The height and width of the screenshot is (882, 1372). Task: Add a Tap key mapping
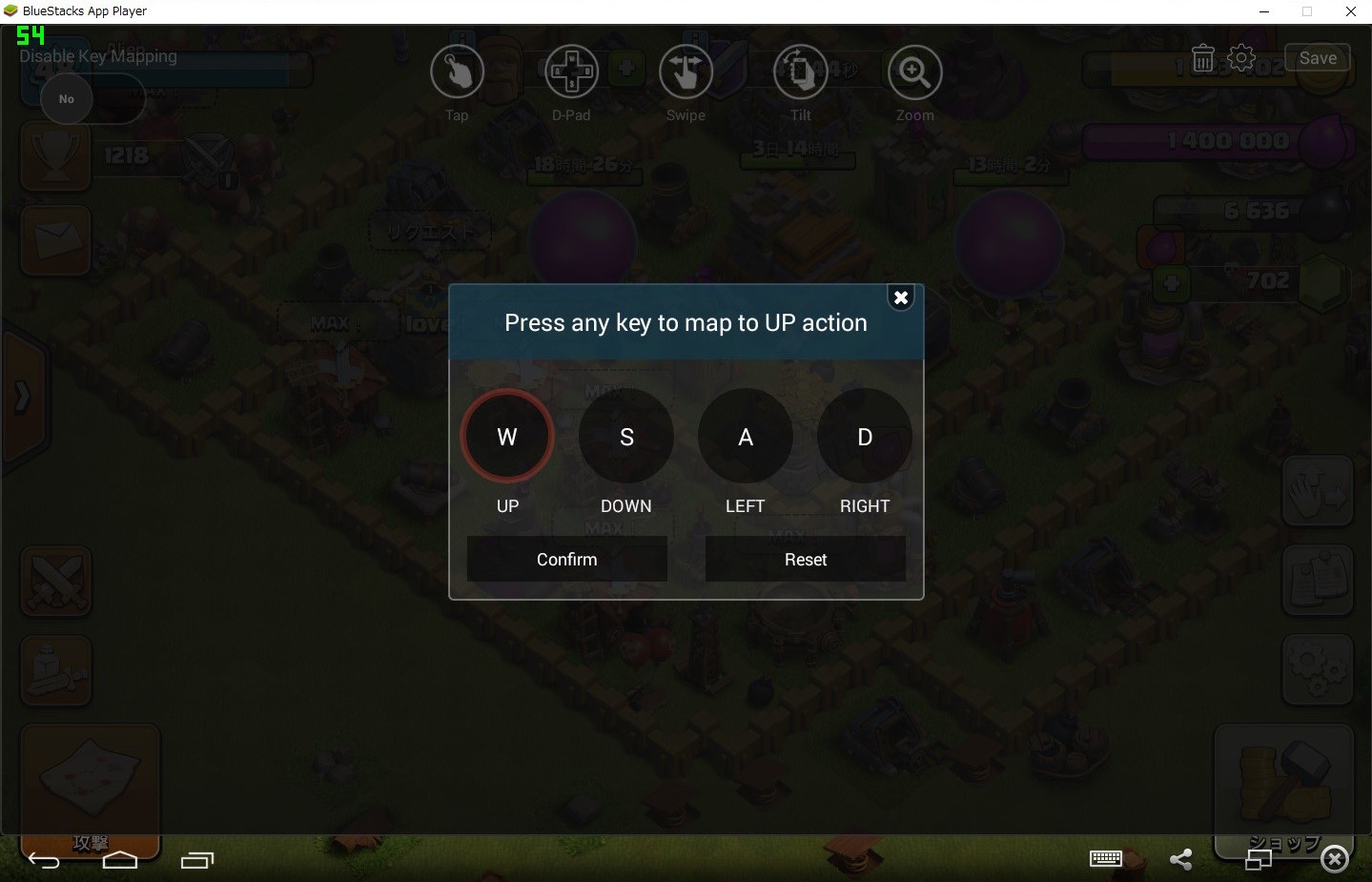457,72
